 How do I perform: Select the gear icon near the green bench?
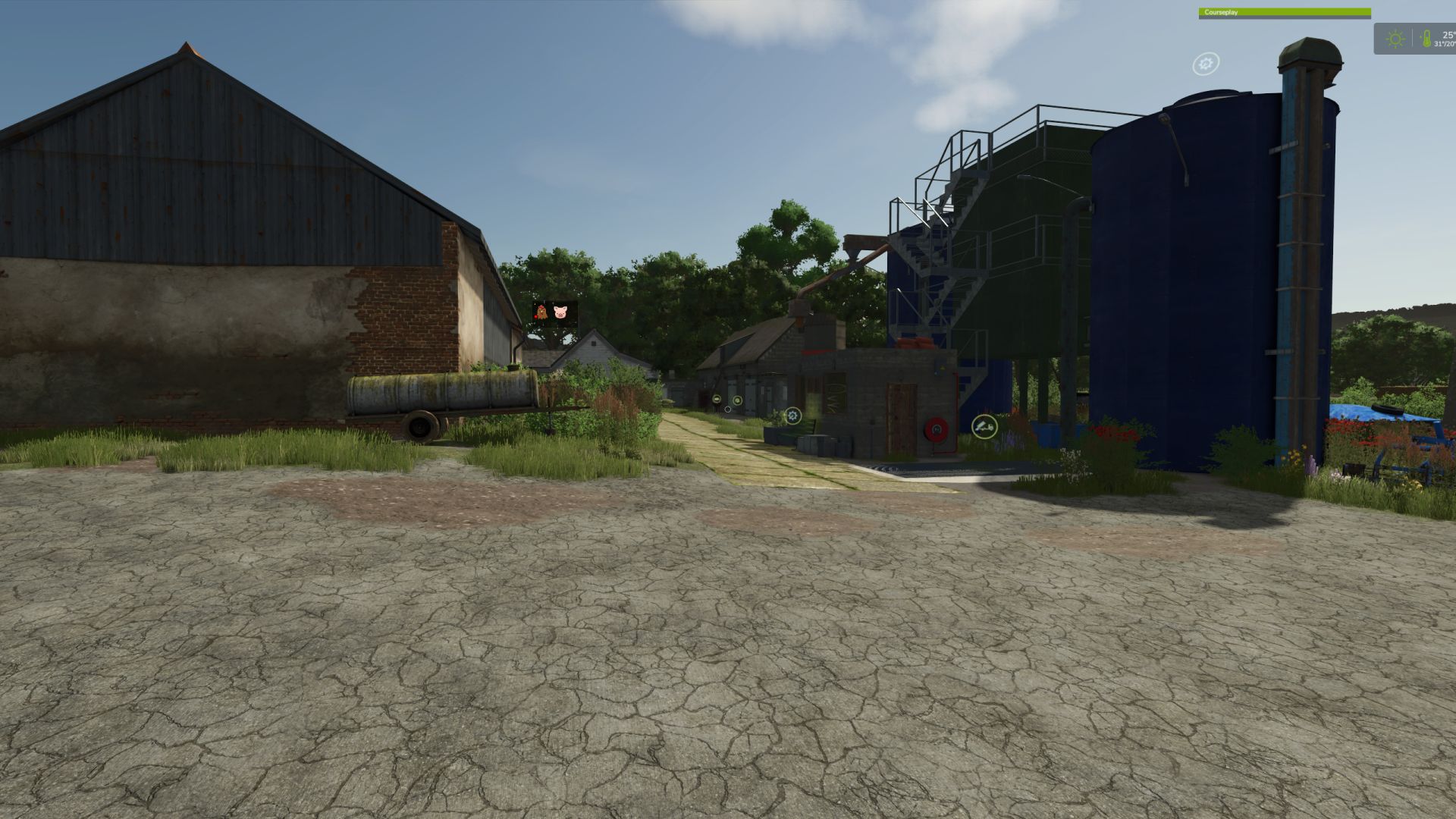coord(792,416)
